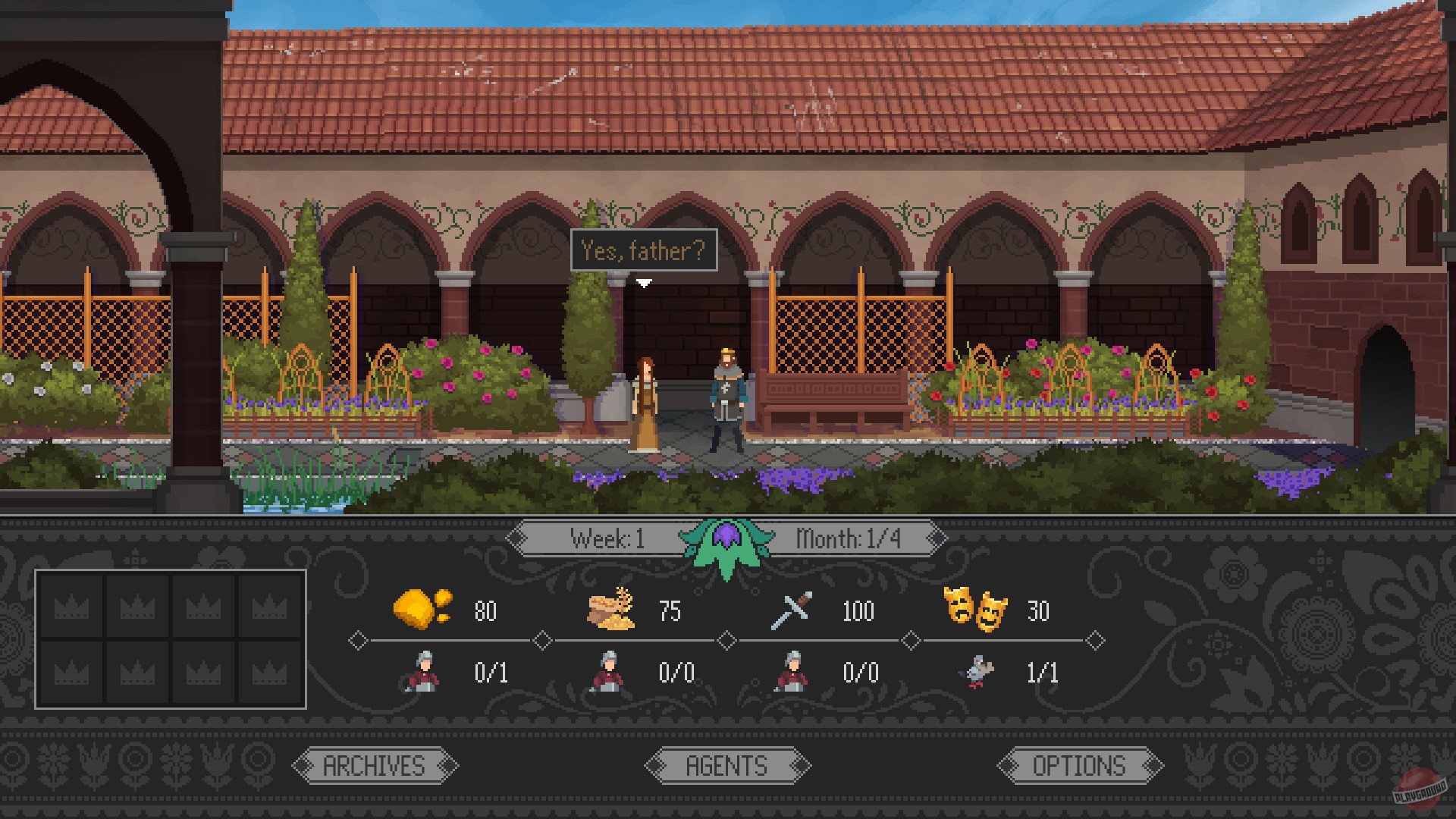This screenshot has width=1456, height=819.
Task: Click the Week: 1 label
Action: [x=610, y=538]
